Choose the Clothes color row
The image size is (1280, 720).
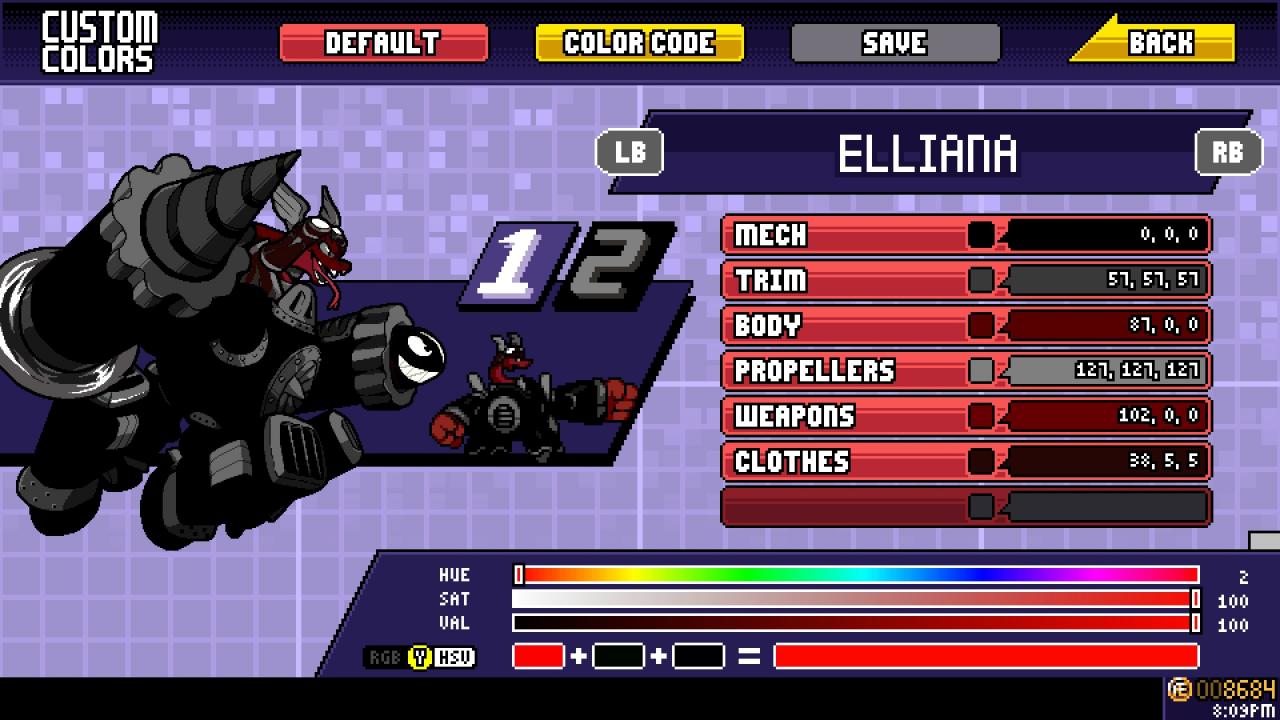click(965, 461)
